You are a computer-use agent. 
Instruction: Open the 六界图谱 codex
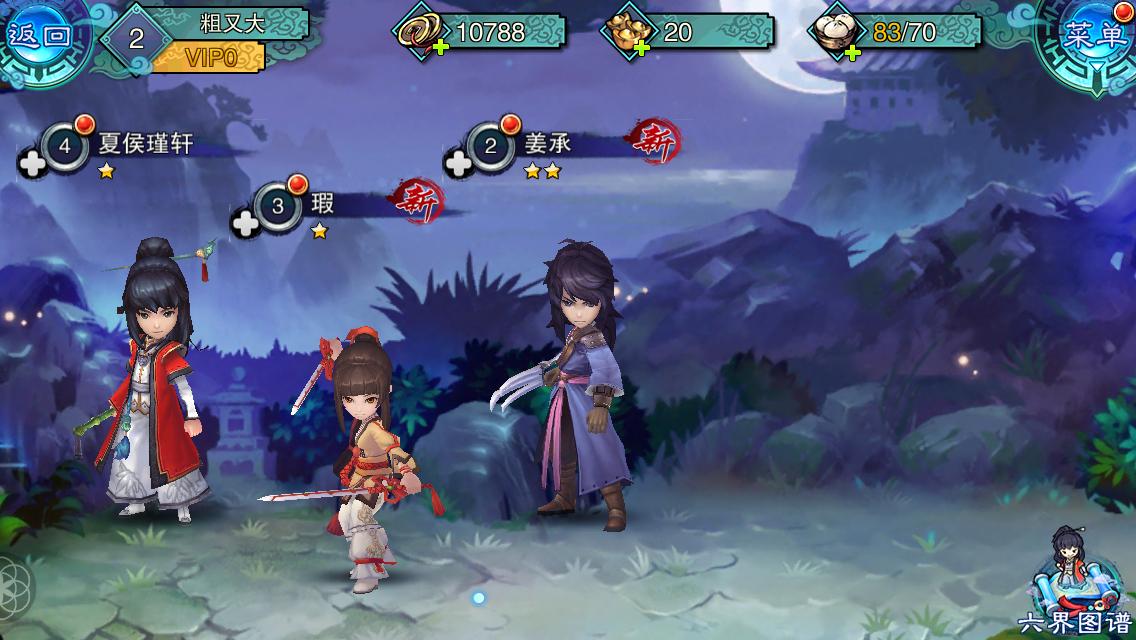click(1076, 585)
